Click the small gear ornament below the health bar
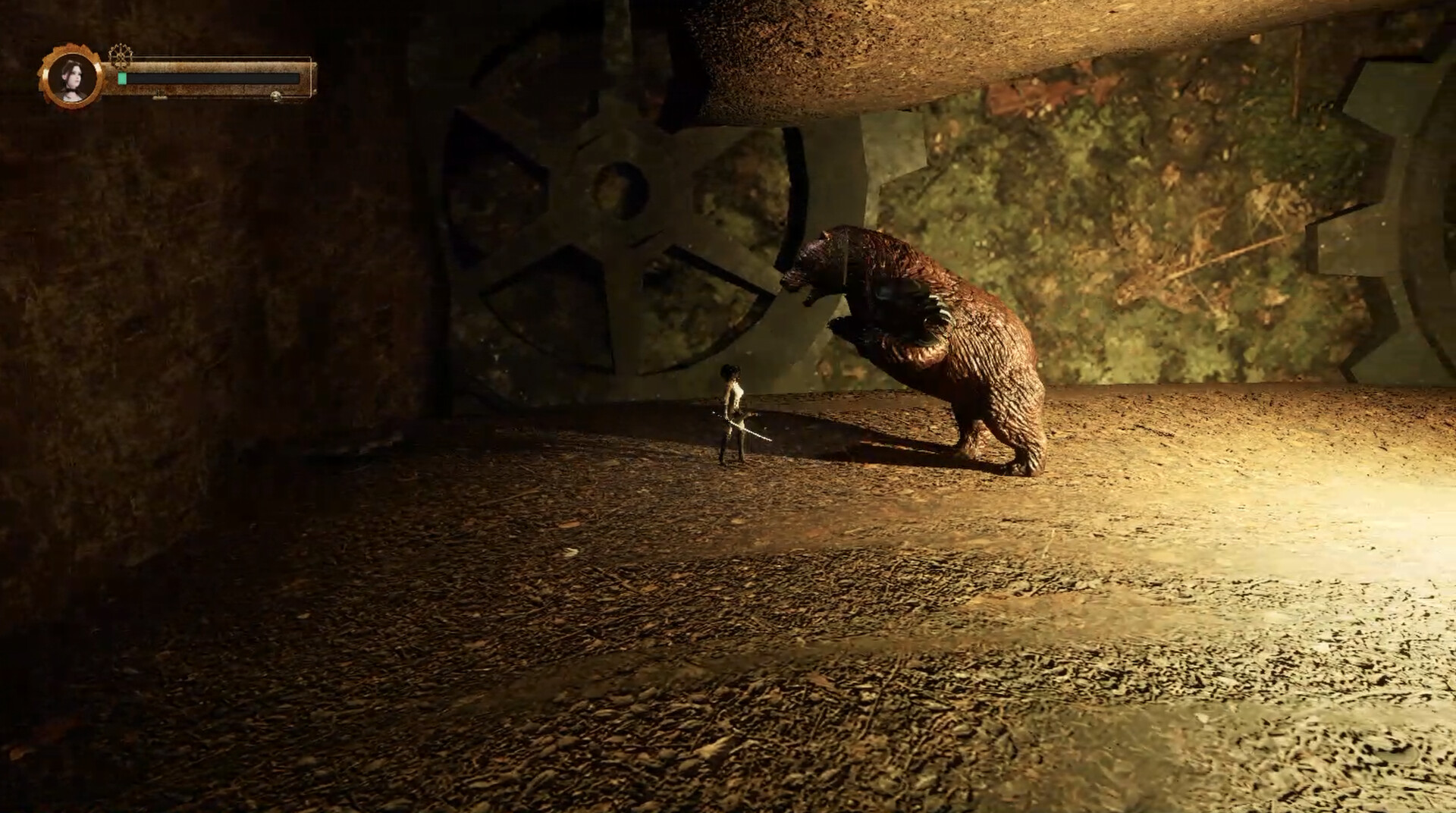 [160, 96]
